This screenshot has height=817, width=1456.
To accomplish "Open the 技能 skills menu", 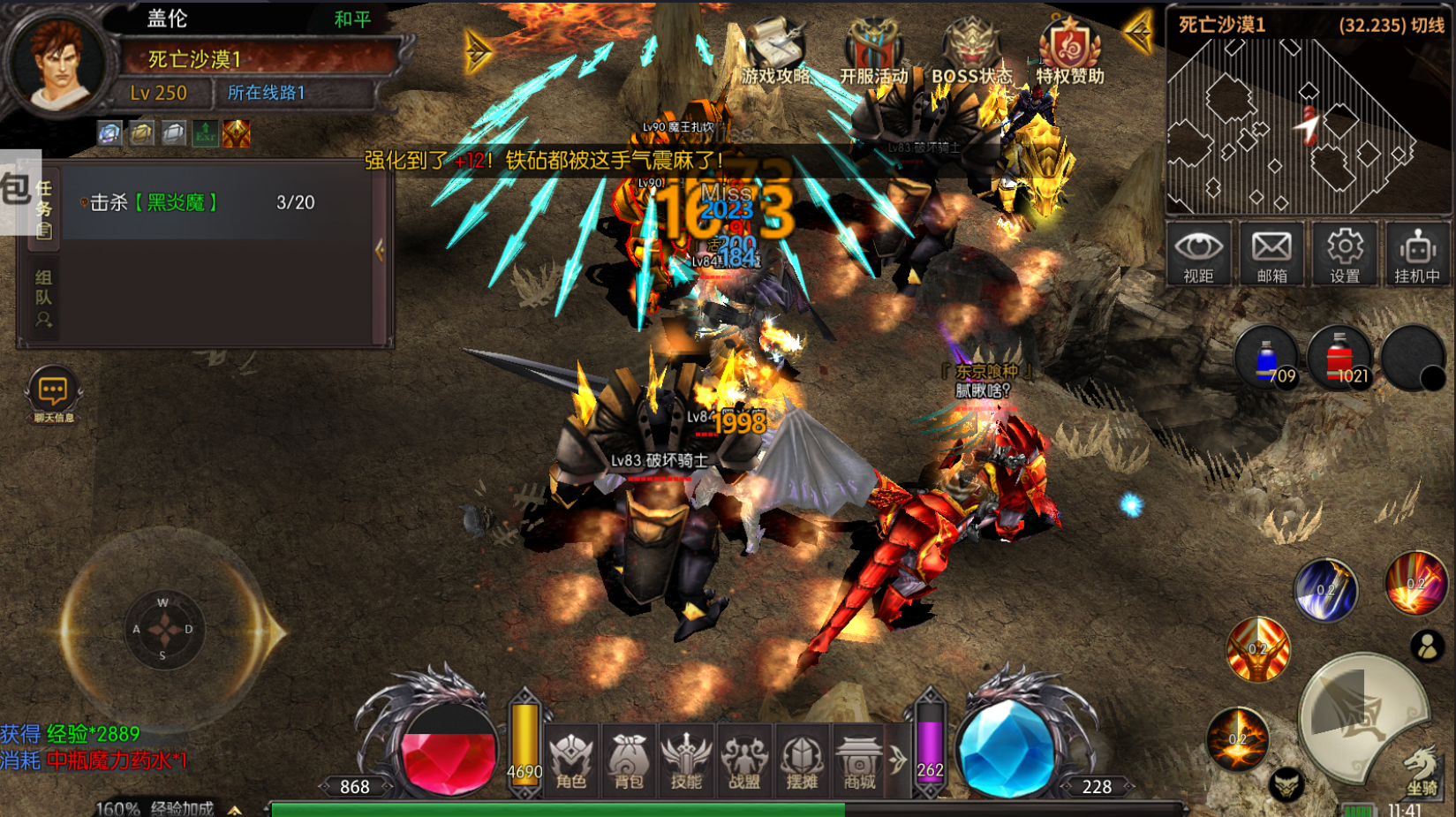I will 686,760.
